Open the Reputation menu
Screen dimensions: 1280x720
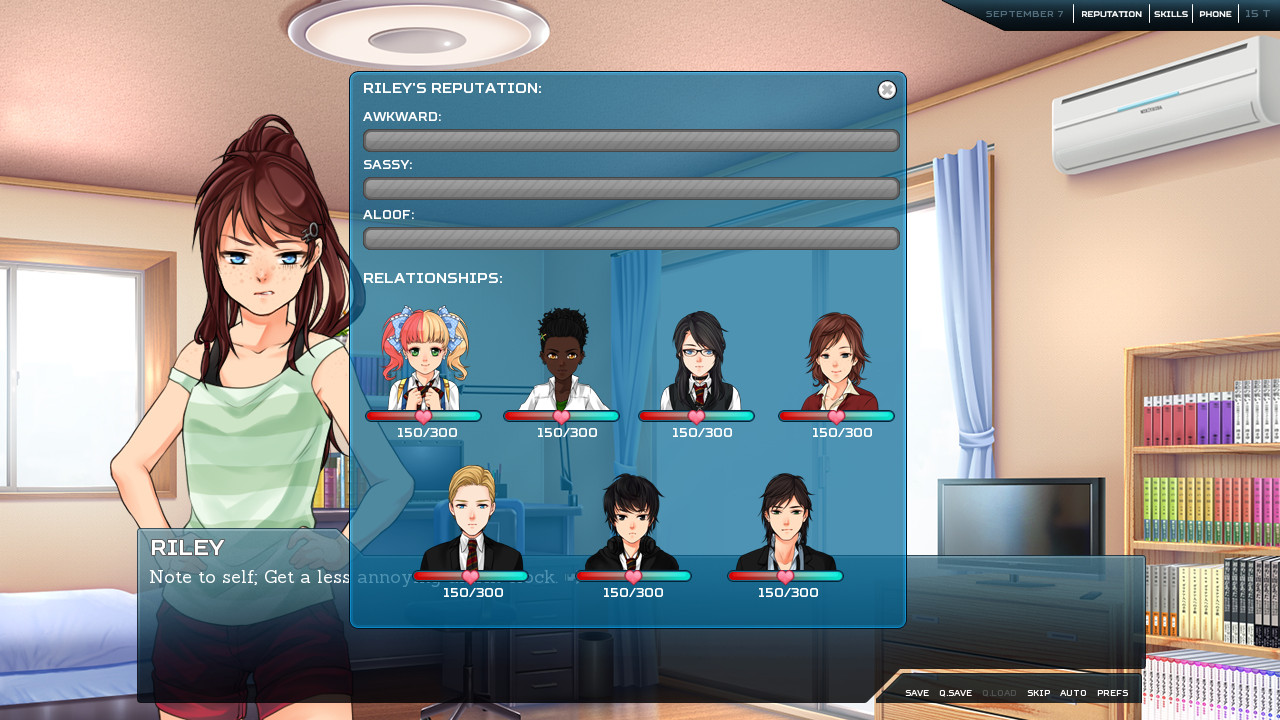(1111, 14)
